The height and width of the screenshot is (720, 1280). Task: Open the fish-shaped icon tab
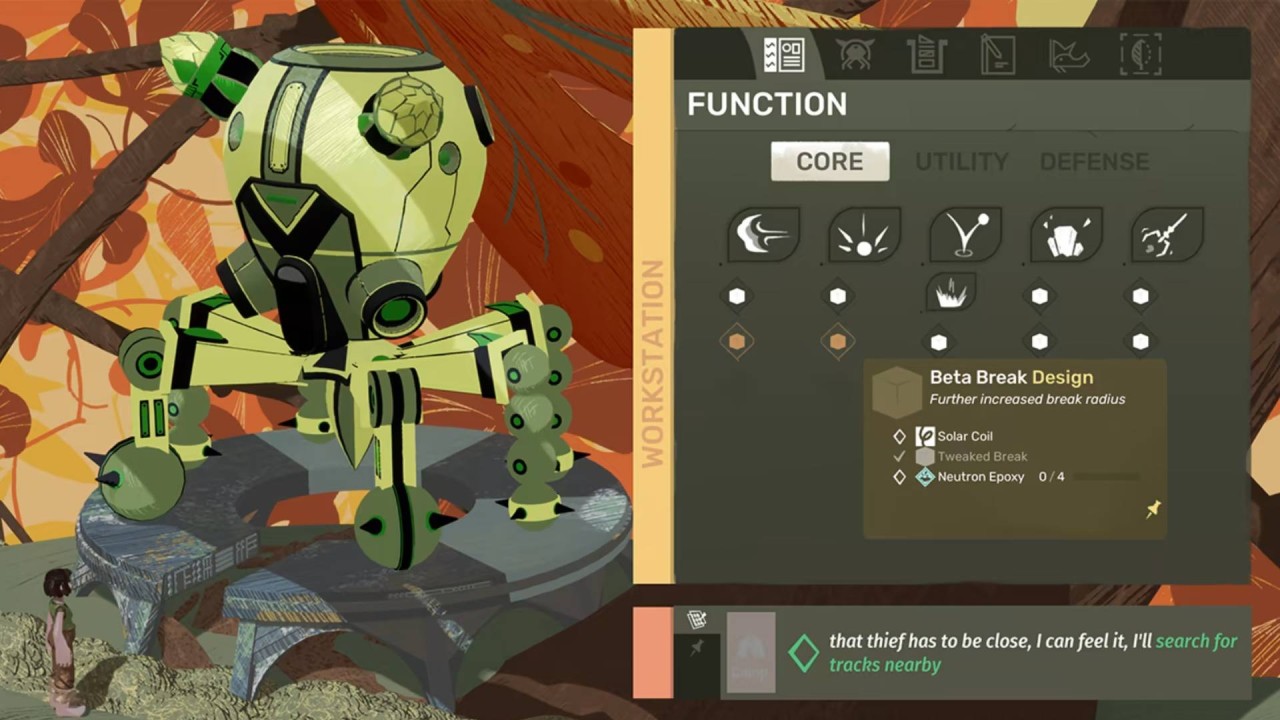click(1068, 55)
